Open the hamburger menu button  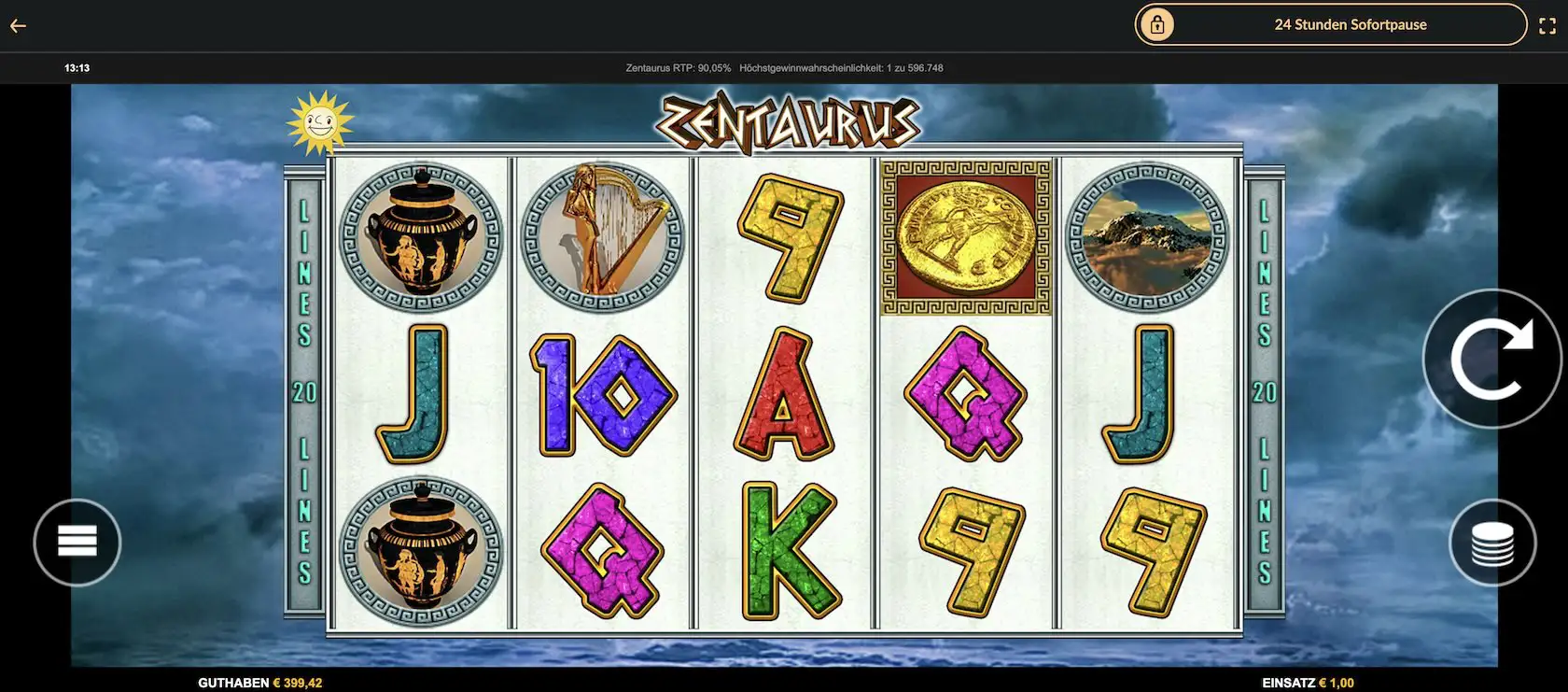coord(77,542)
